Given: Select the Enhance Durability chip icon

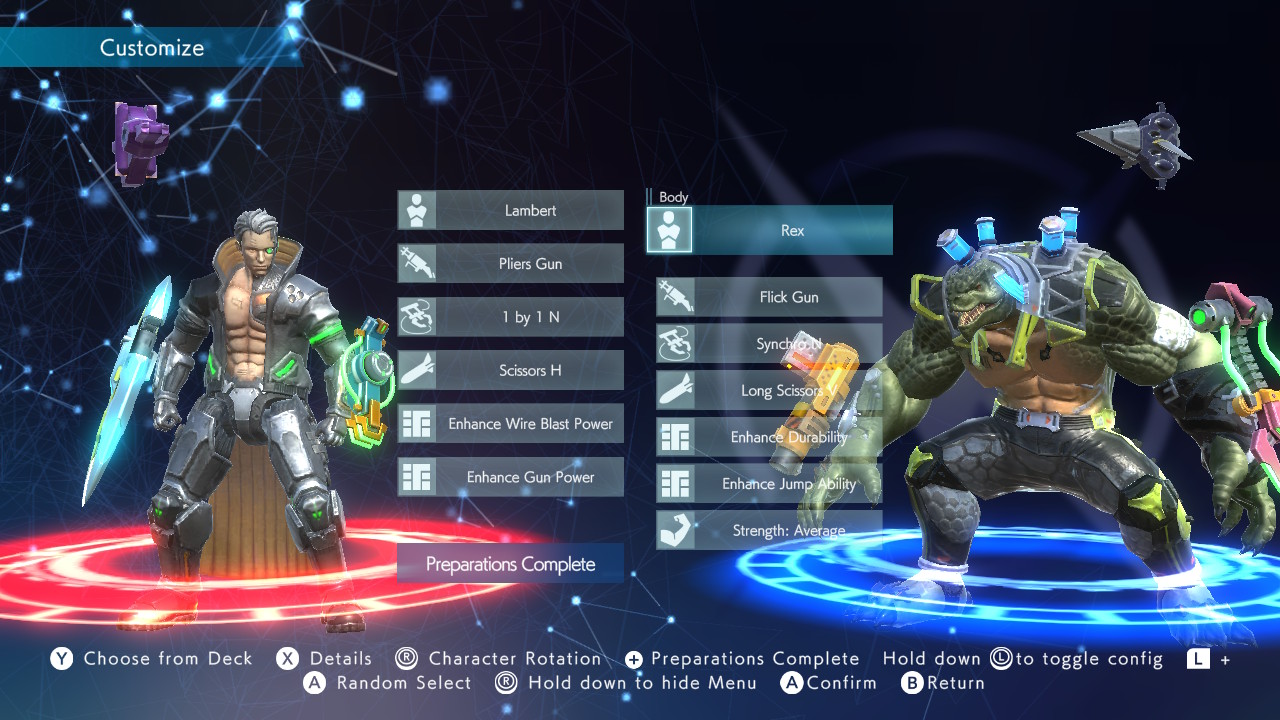Looking at the screenshot, I should 676,437.
